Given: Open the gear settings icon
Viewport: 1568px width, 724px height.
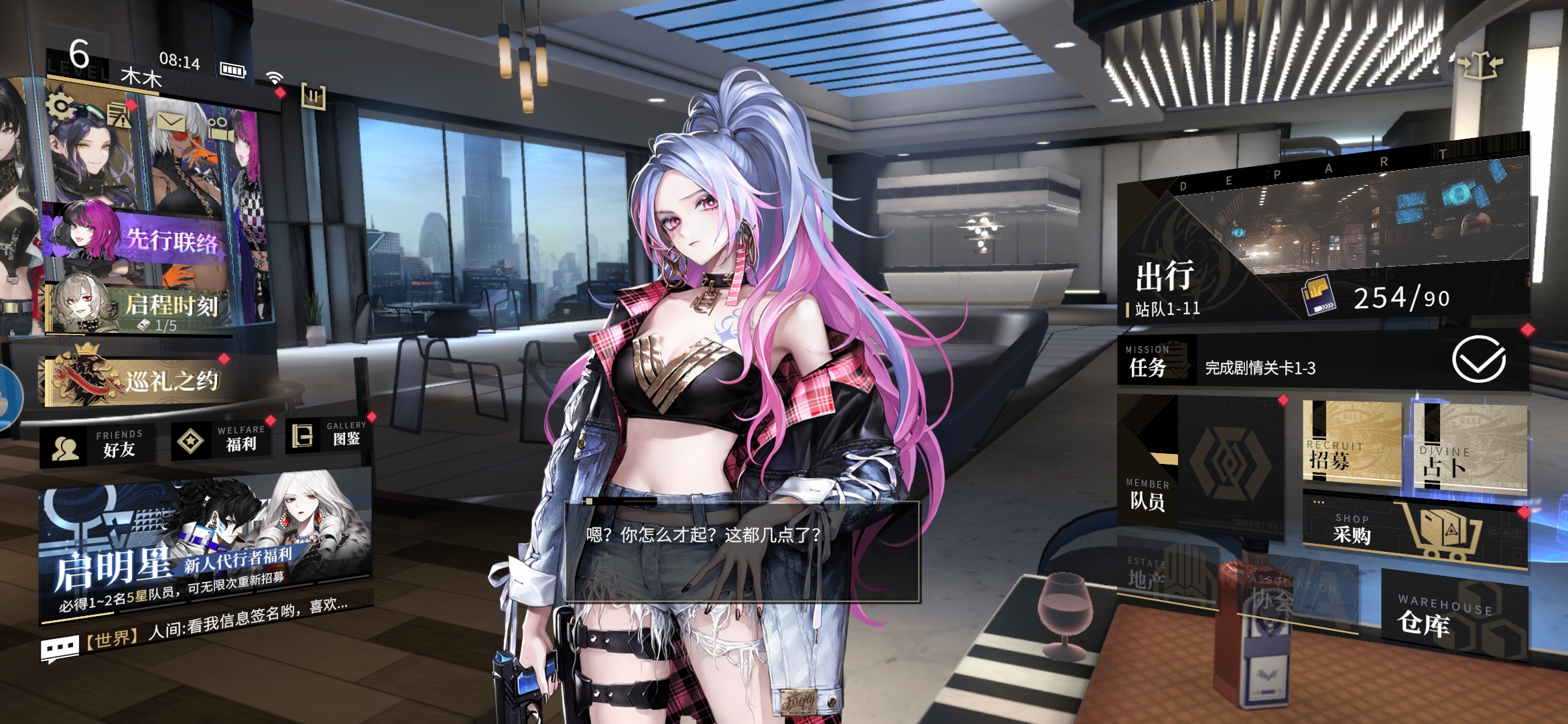Looking at the screenshot, I should pos(60,105).
